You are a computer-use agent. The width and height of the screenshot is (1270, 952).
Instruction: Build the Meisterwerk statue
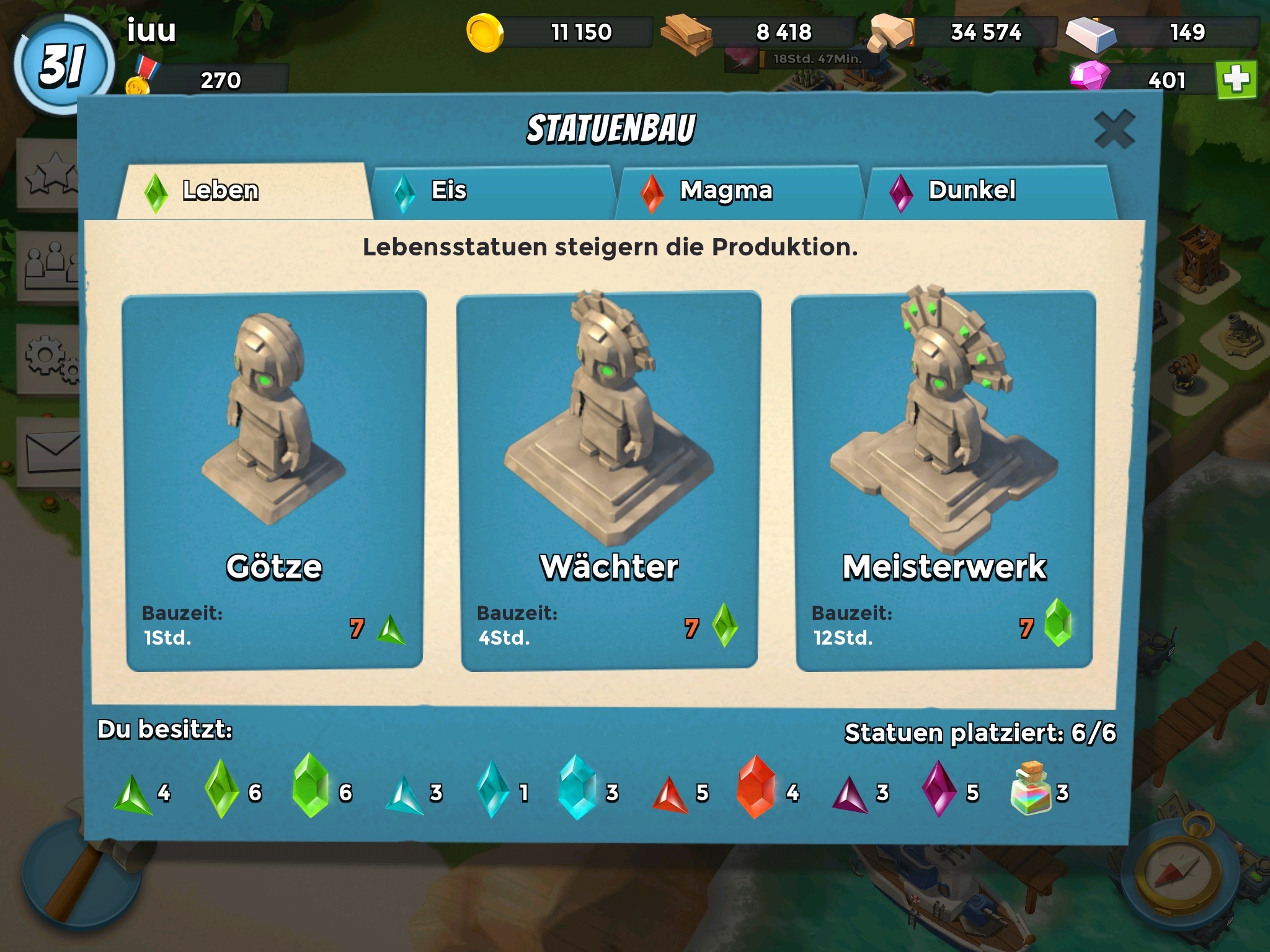click(944, 480)
